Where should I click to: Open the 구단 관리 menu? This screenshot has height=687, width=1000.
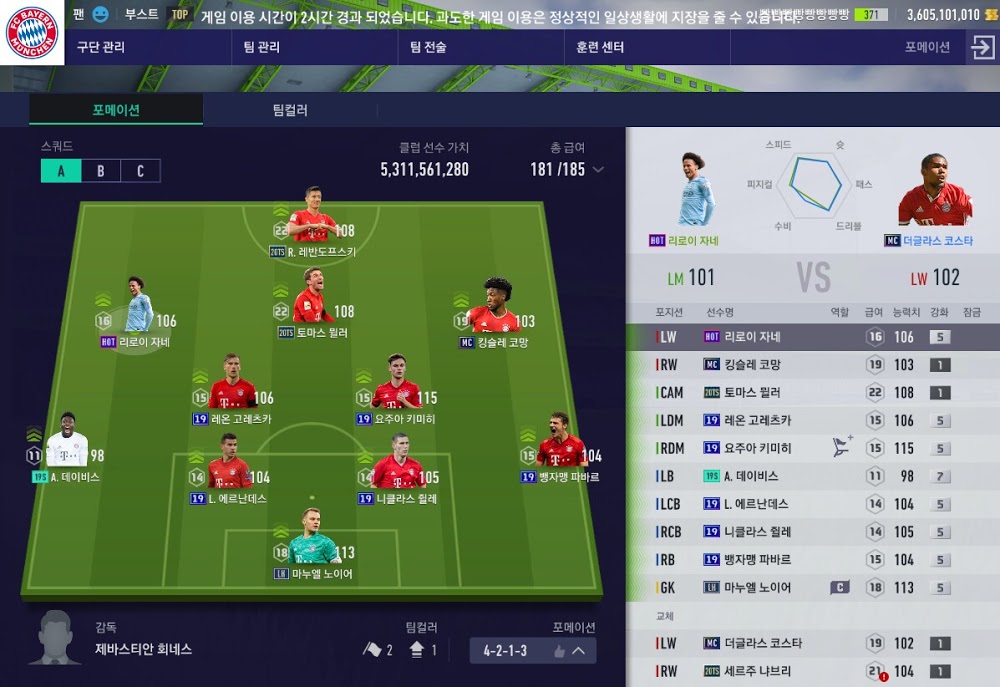point(101,47)
